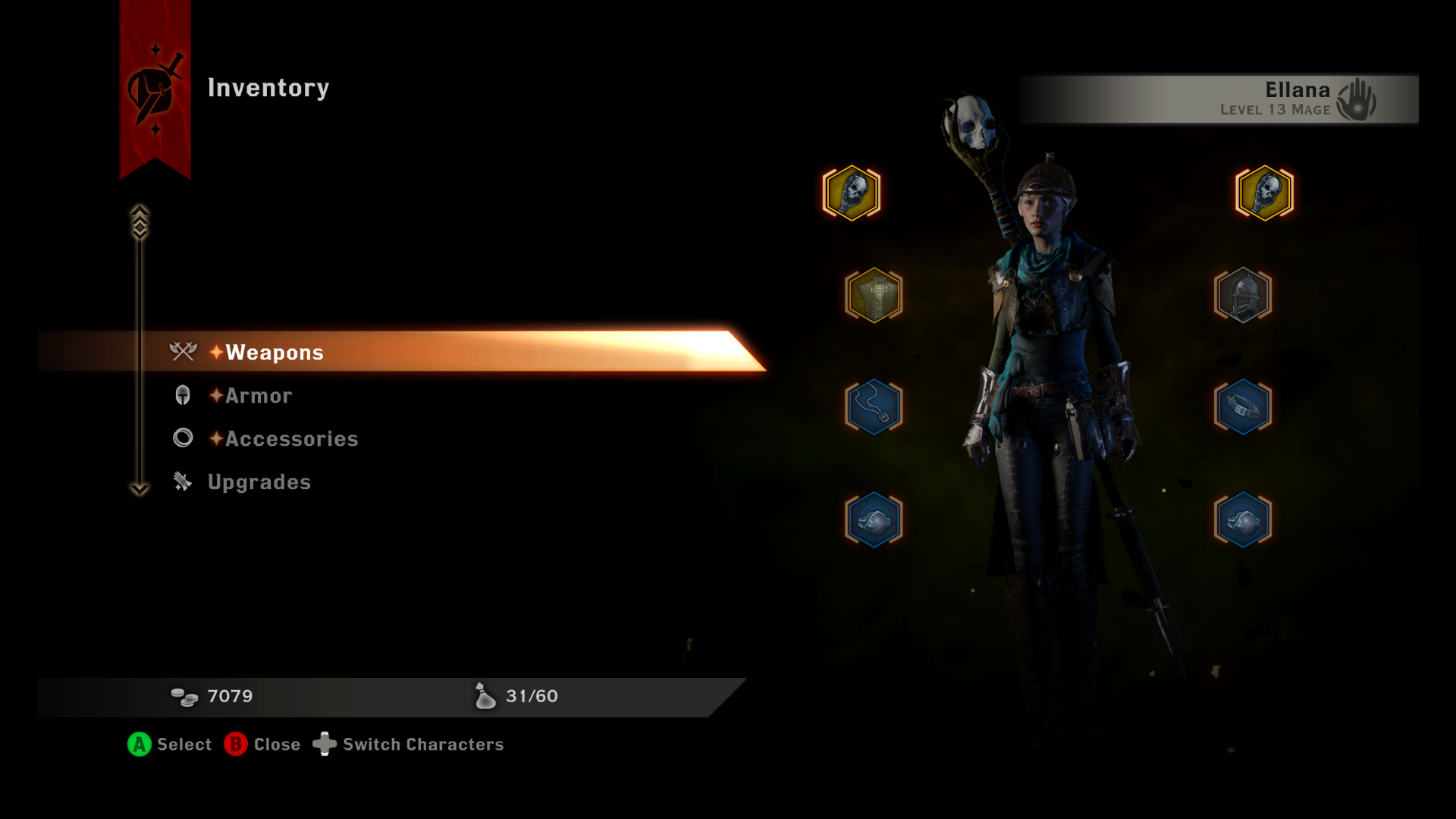Open the Armor category
Screen dimensions: 1456x819
257,395
